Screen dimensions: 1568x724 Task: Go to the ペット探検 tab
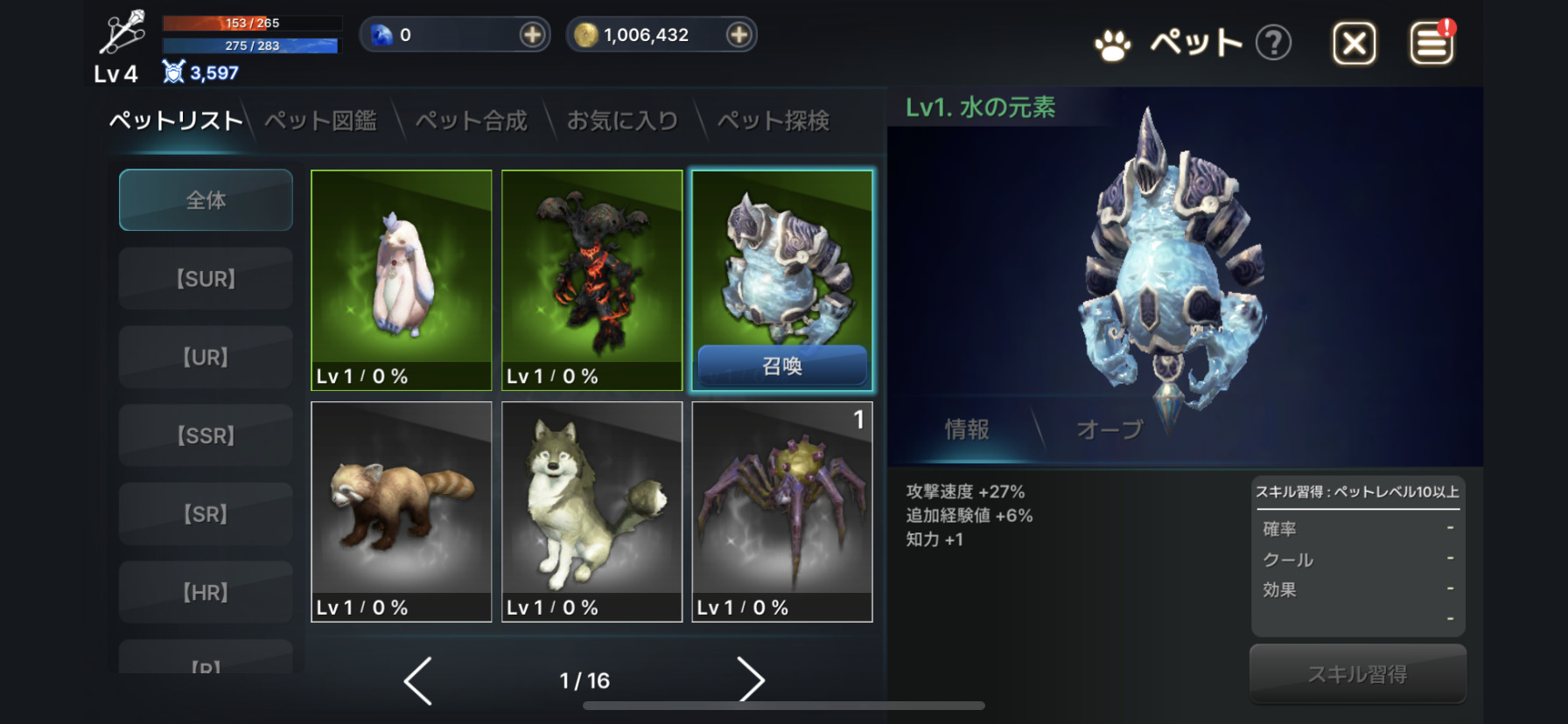coord(773,121)
